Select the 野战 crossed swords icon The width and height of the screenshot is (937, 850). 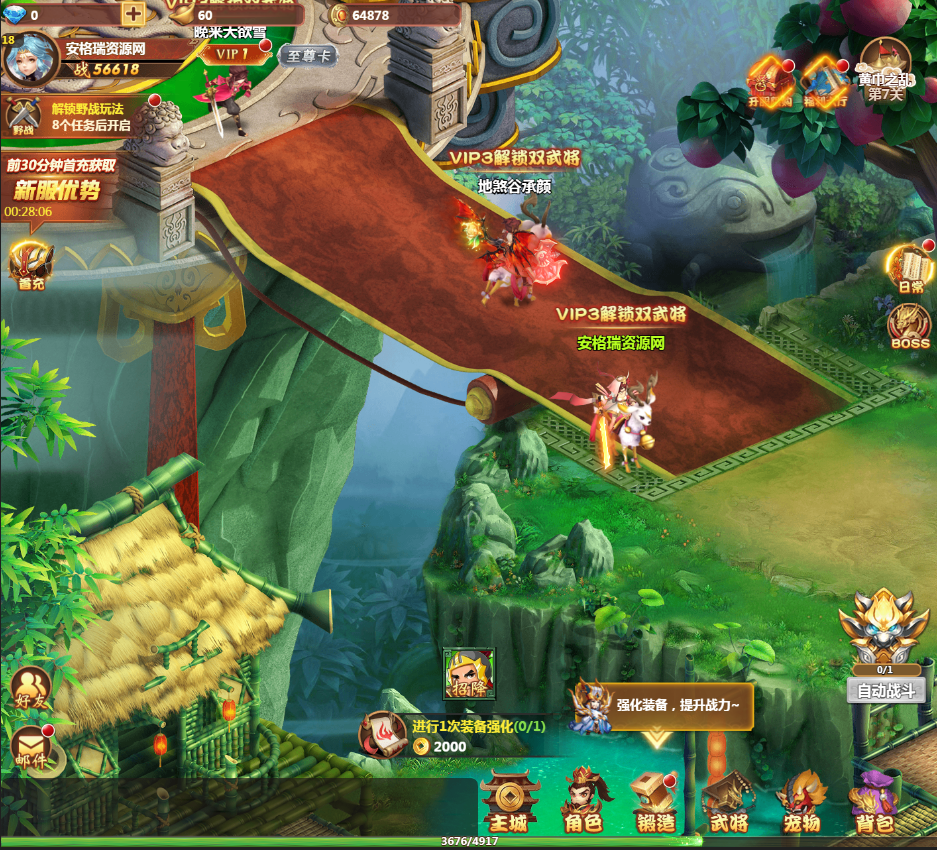pos(22,116)
